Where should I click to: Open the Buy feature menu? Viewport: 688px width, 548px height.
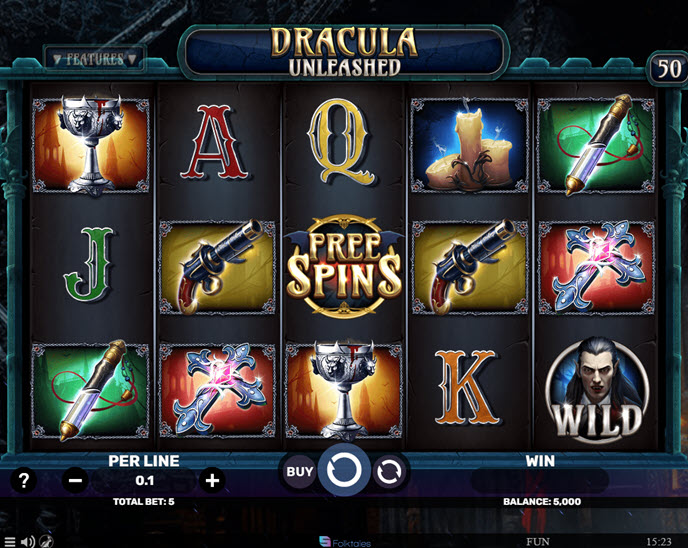coord(300,472)
